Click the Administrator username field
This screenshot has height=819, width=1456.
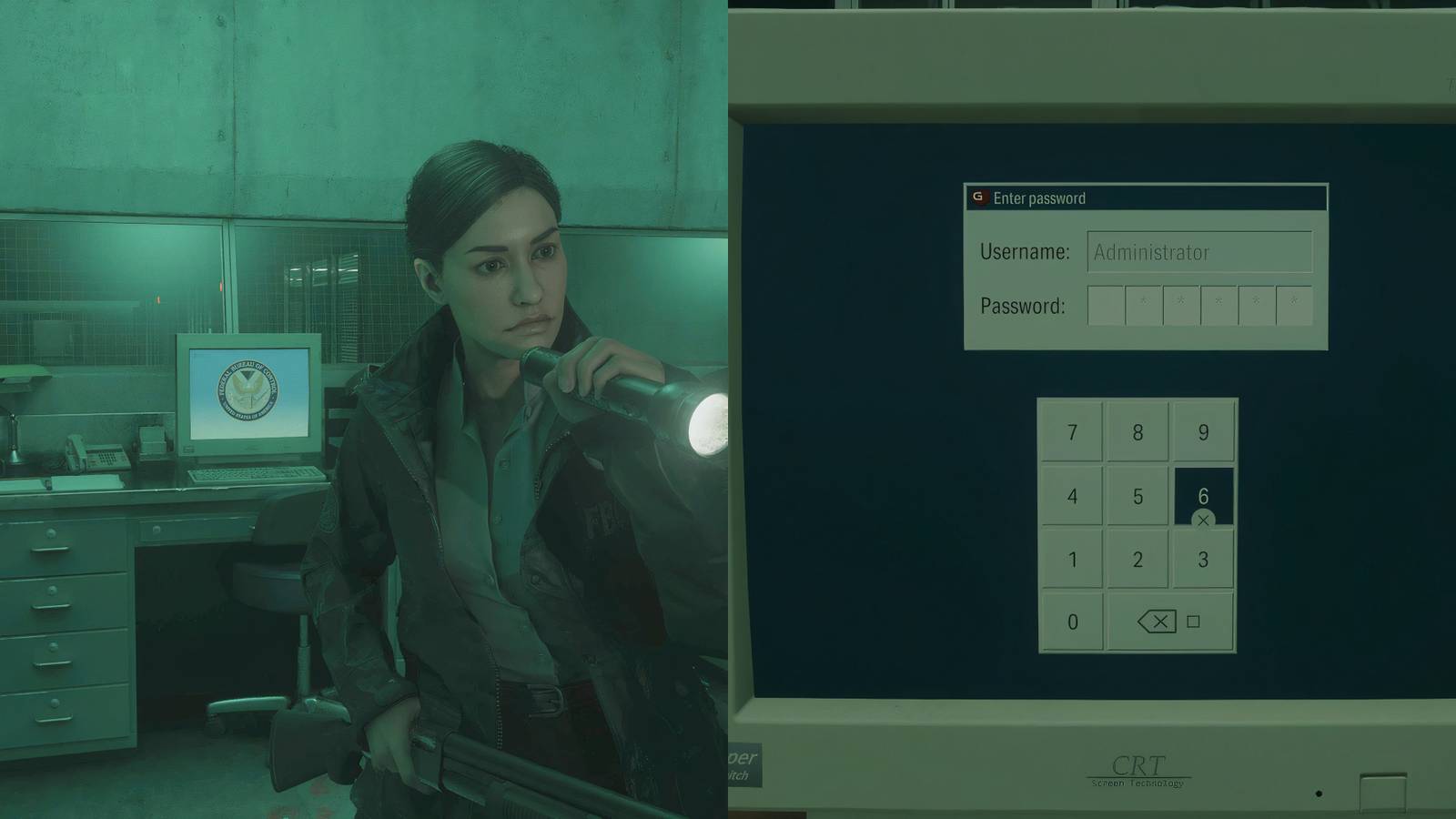pyautogui.click(x=1199, y=252)
